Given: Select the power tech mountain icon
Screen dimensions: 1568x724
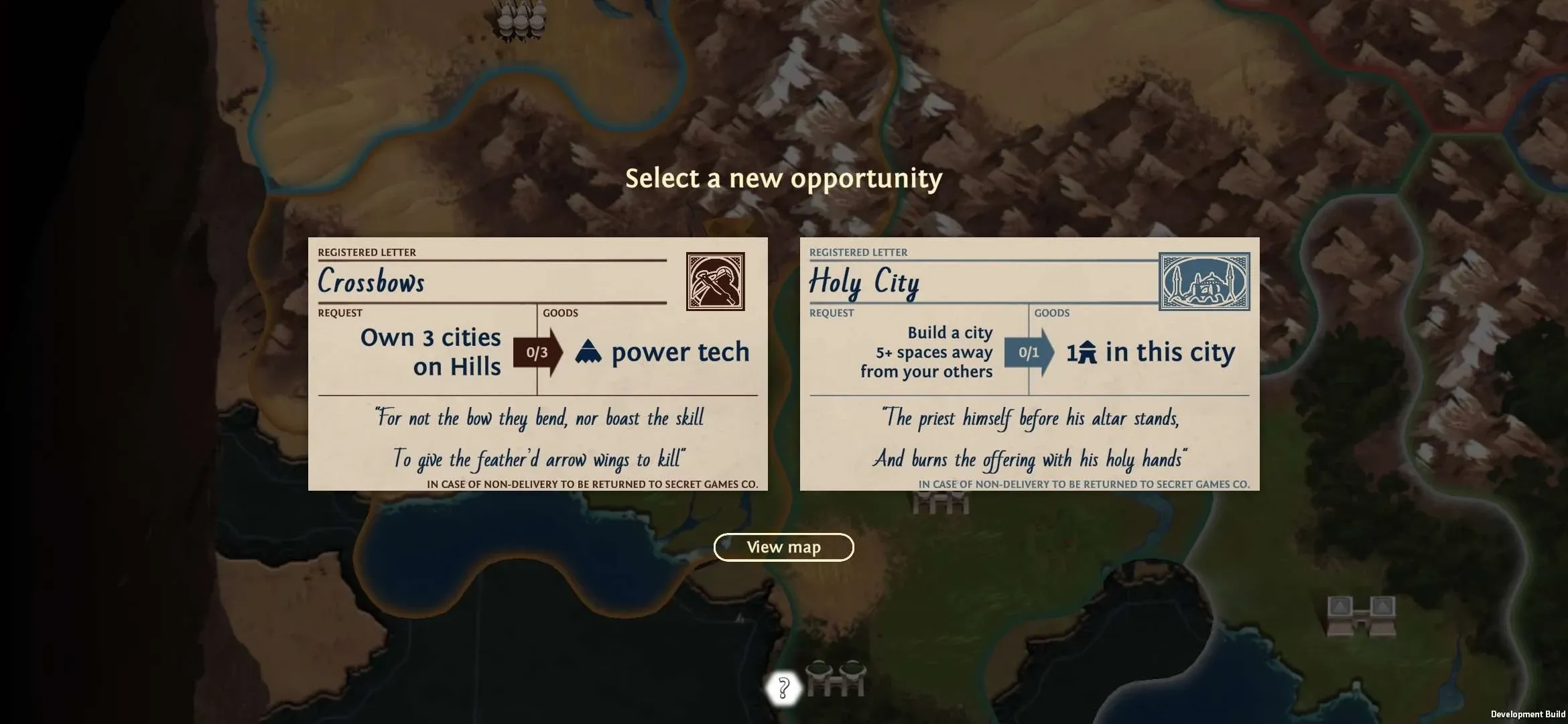Looking at the screenshot, I should [x=588, y=351].
